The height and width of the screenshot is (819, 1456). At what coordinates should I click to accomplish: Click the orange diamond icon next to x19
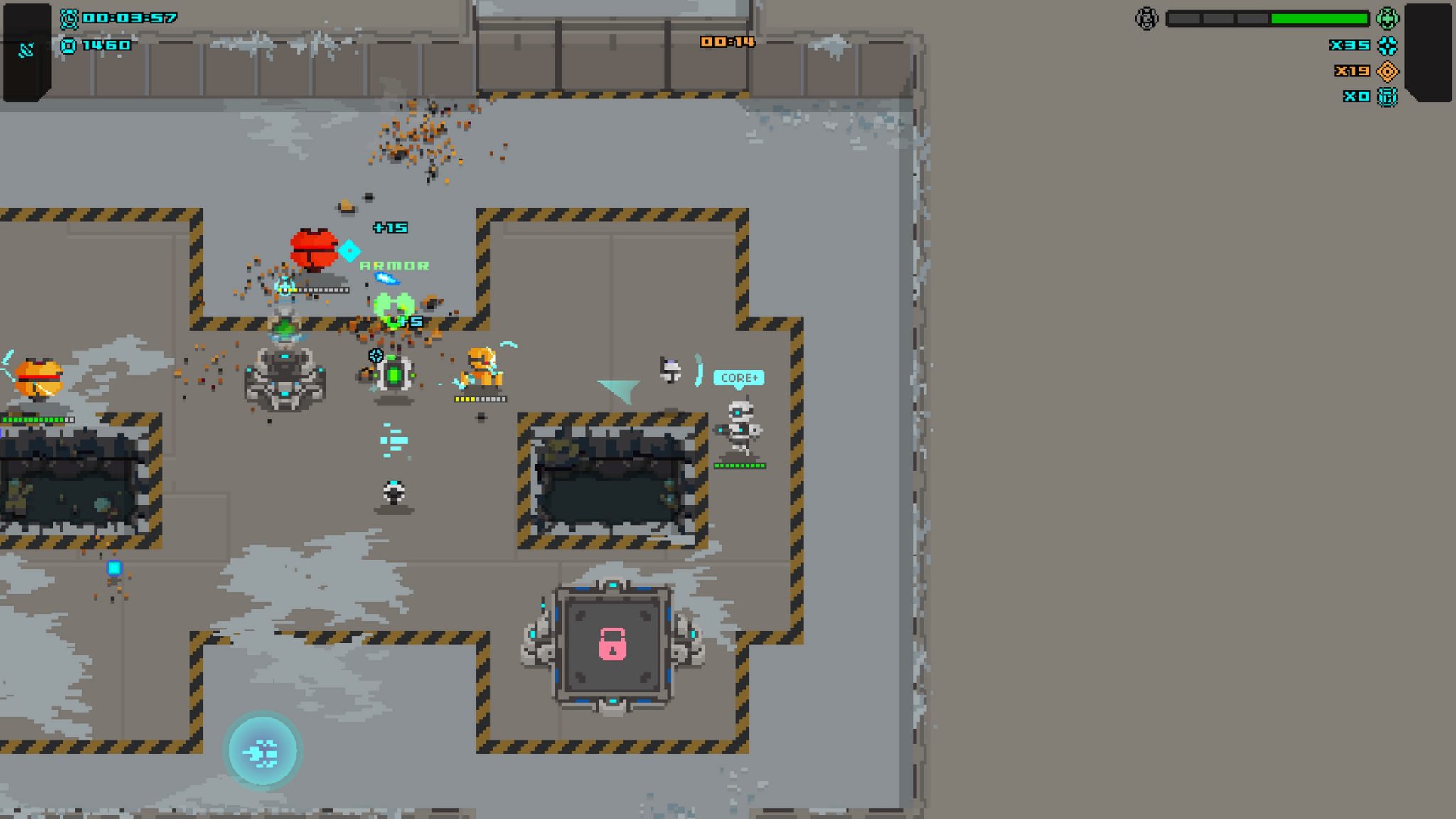(1388, 72)
